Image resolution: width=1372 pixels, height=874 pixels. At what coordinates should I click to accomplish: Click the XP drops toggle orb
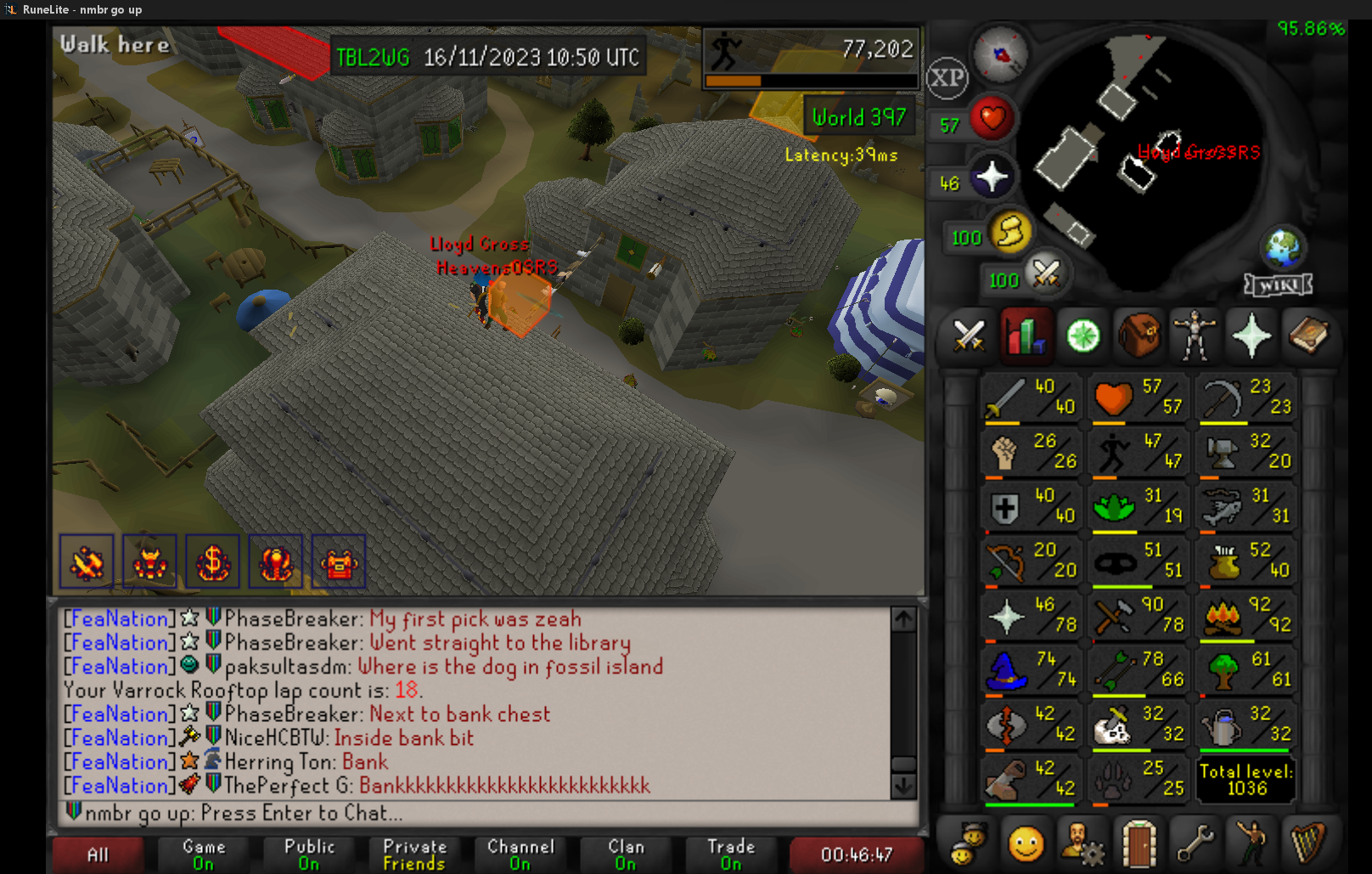coord(947,78)
